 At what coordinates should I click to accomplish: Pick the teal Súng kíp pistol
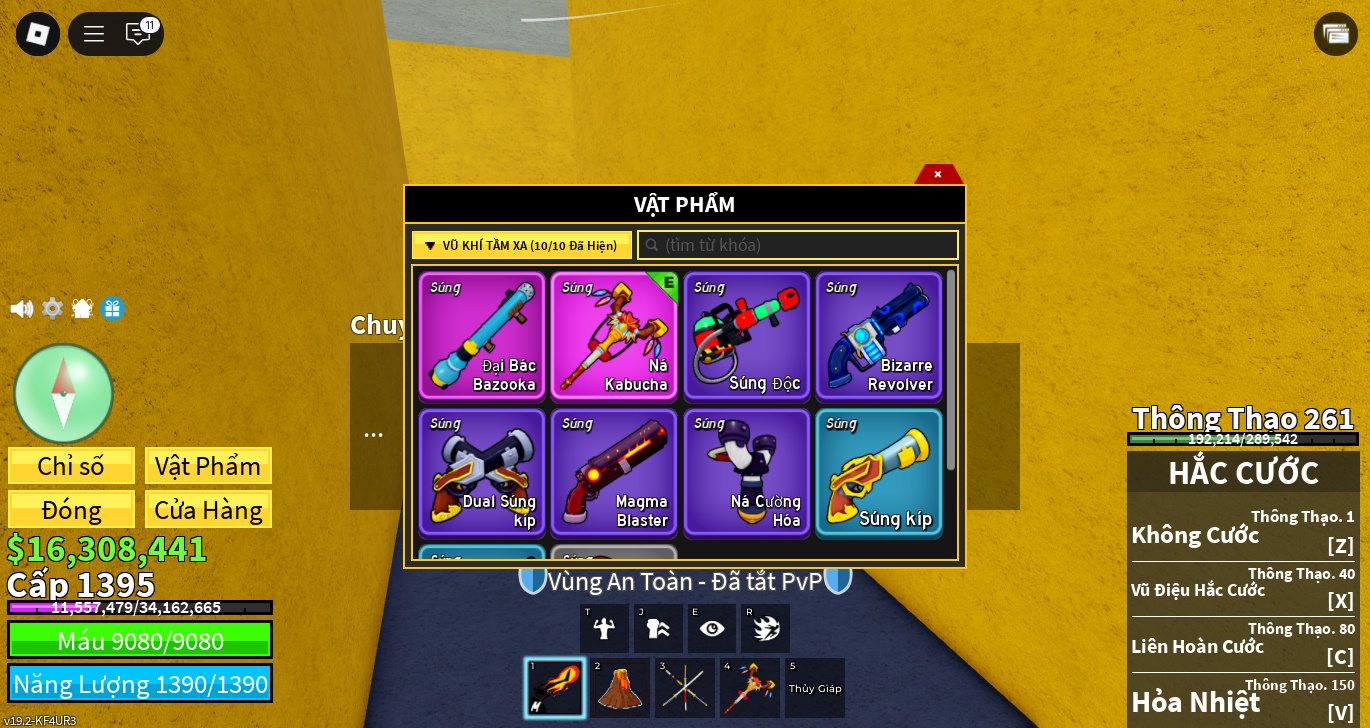878,472
